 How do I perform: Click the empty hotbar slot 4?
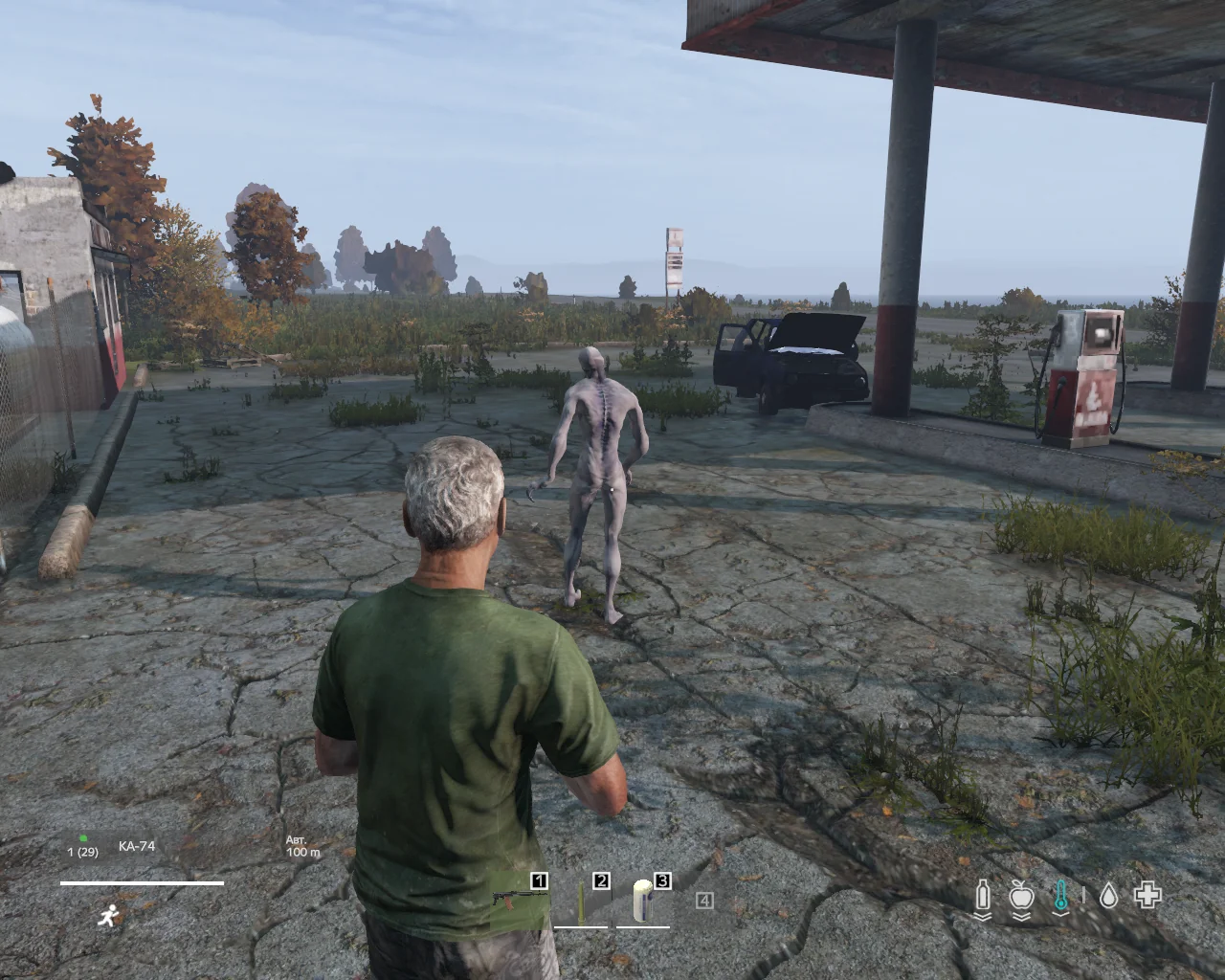coord(704,901)
